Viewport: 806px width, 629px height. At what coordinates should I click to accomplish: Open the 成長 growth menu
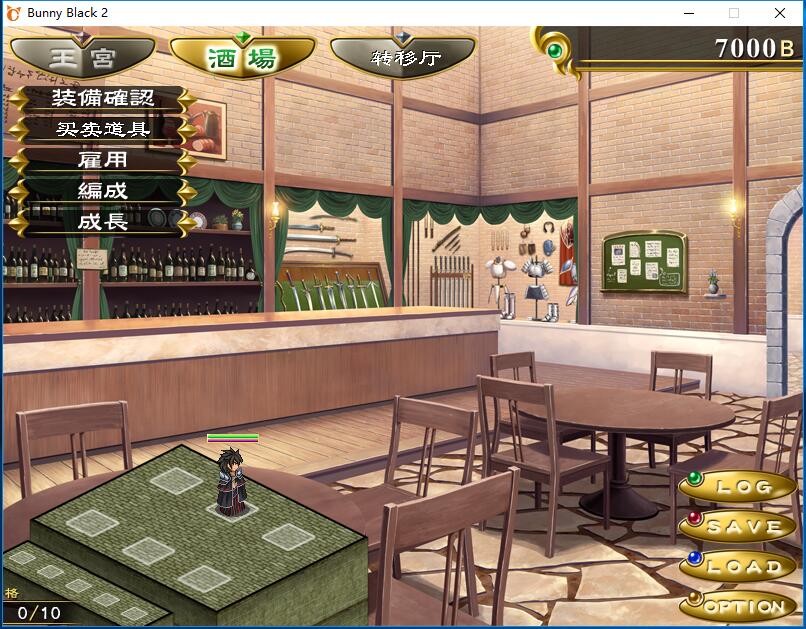(103, 221)
